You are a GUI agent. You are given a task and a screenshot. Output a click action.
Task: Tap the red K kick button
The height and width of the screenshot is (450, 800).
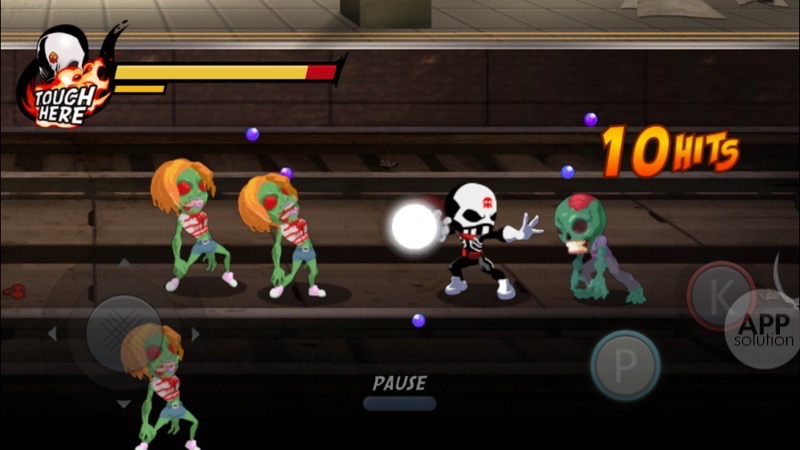click(x=719, y=296)
